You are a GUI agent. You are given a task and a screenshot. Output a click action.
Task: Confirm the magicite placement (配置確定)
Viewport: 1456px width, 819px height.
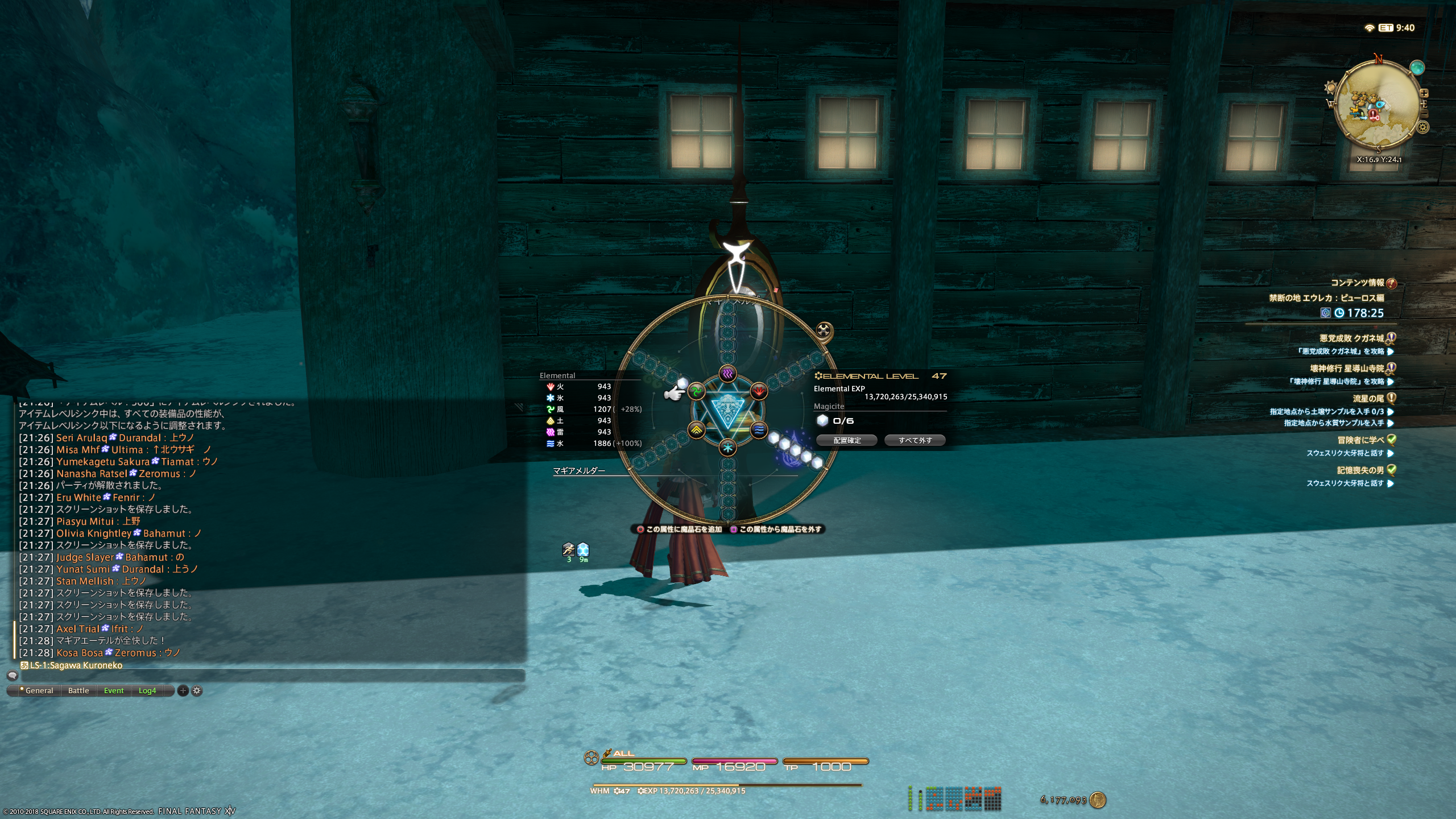click(x=847, y=440)
